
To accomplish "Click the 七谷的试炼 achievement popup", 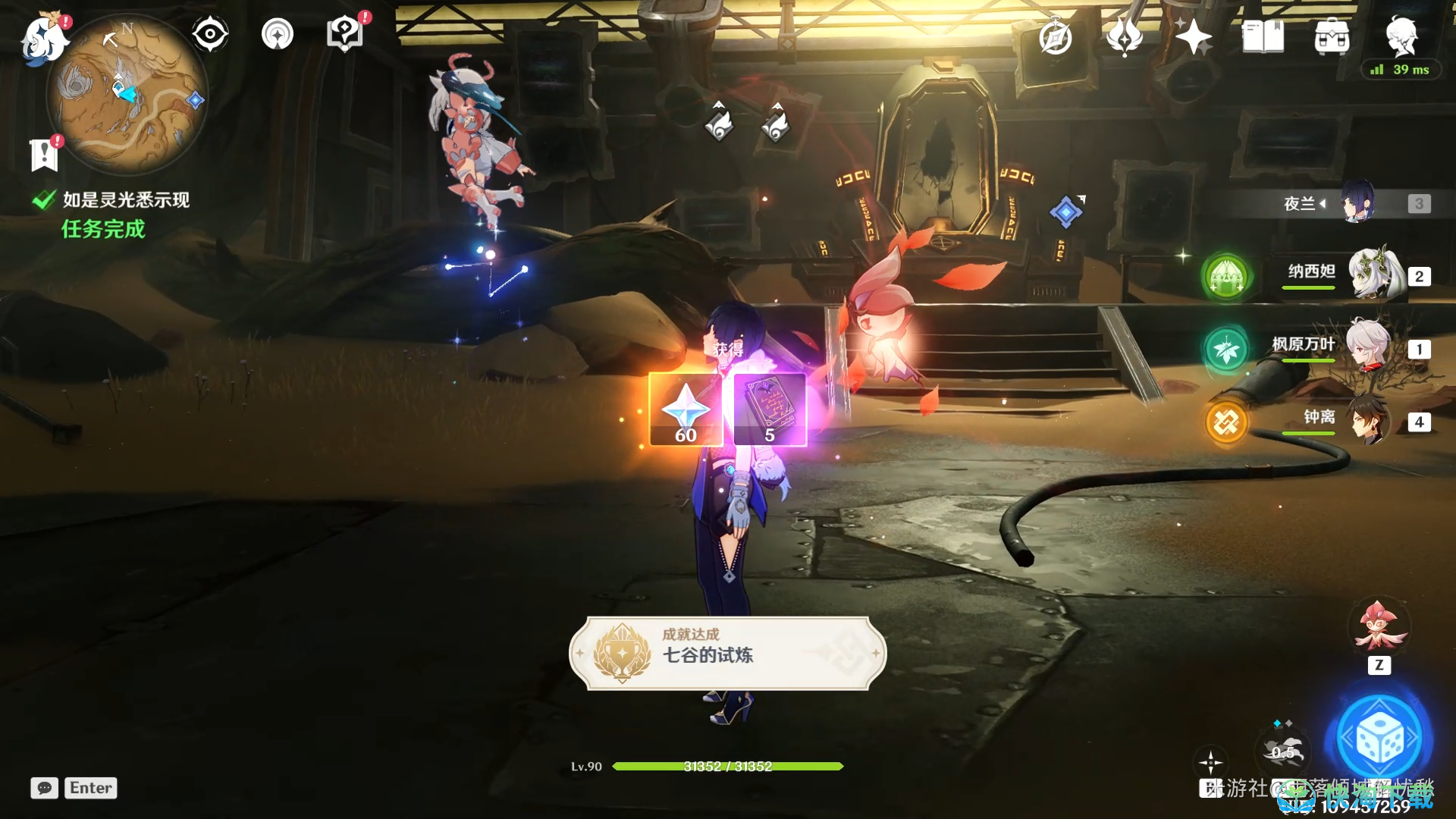I will pos(727,653).
